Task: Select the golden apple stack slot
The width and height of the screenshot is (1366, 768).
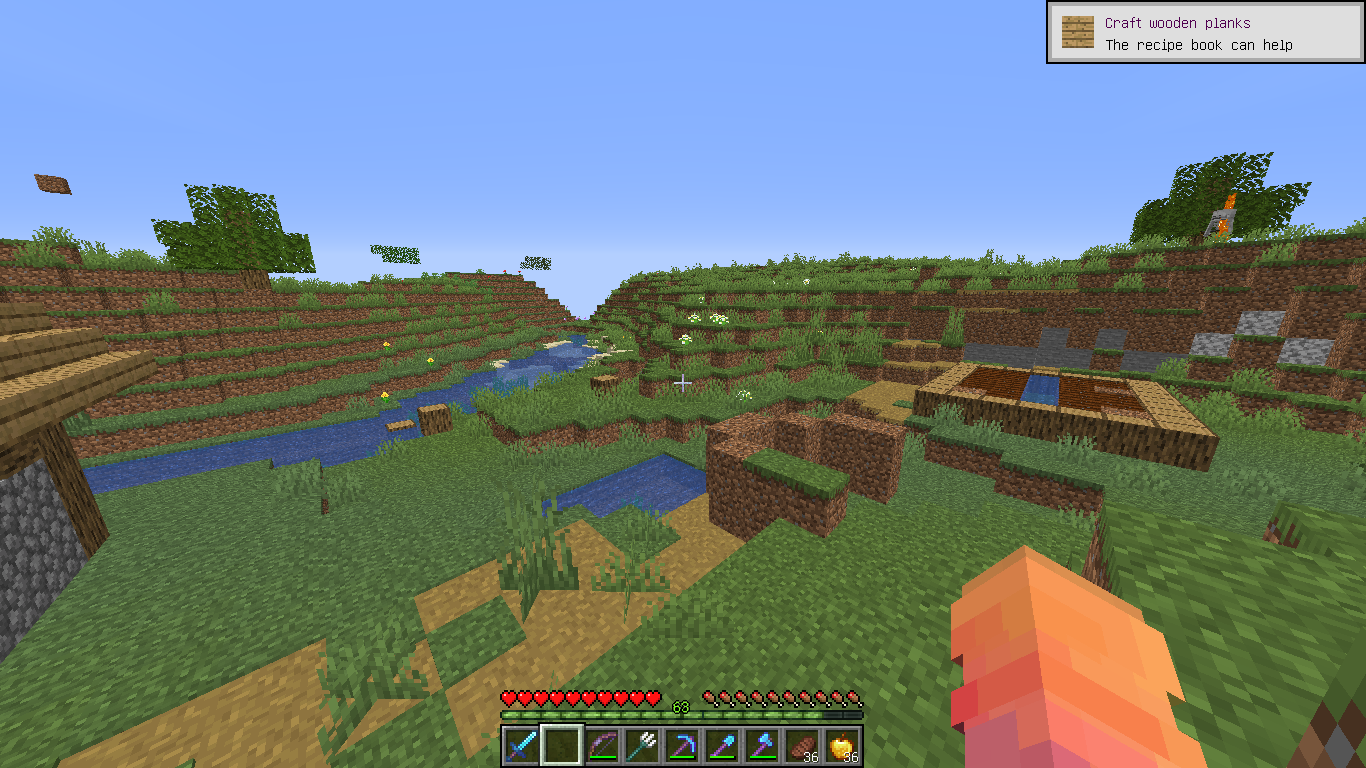Action: [842, 746]
